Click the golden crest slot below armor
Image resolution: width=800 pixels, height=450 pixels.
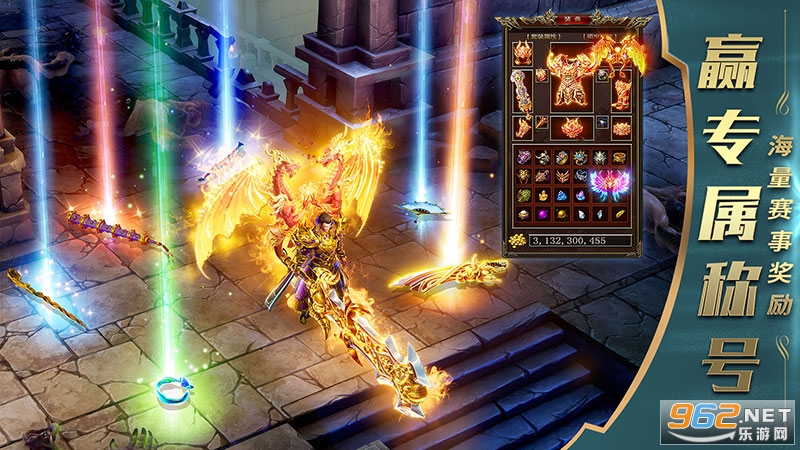[x=570, y=128]
